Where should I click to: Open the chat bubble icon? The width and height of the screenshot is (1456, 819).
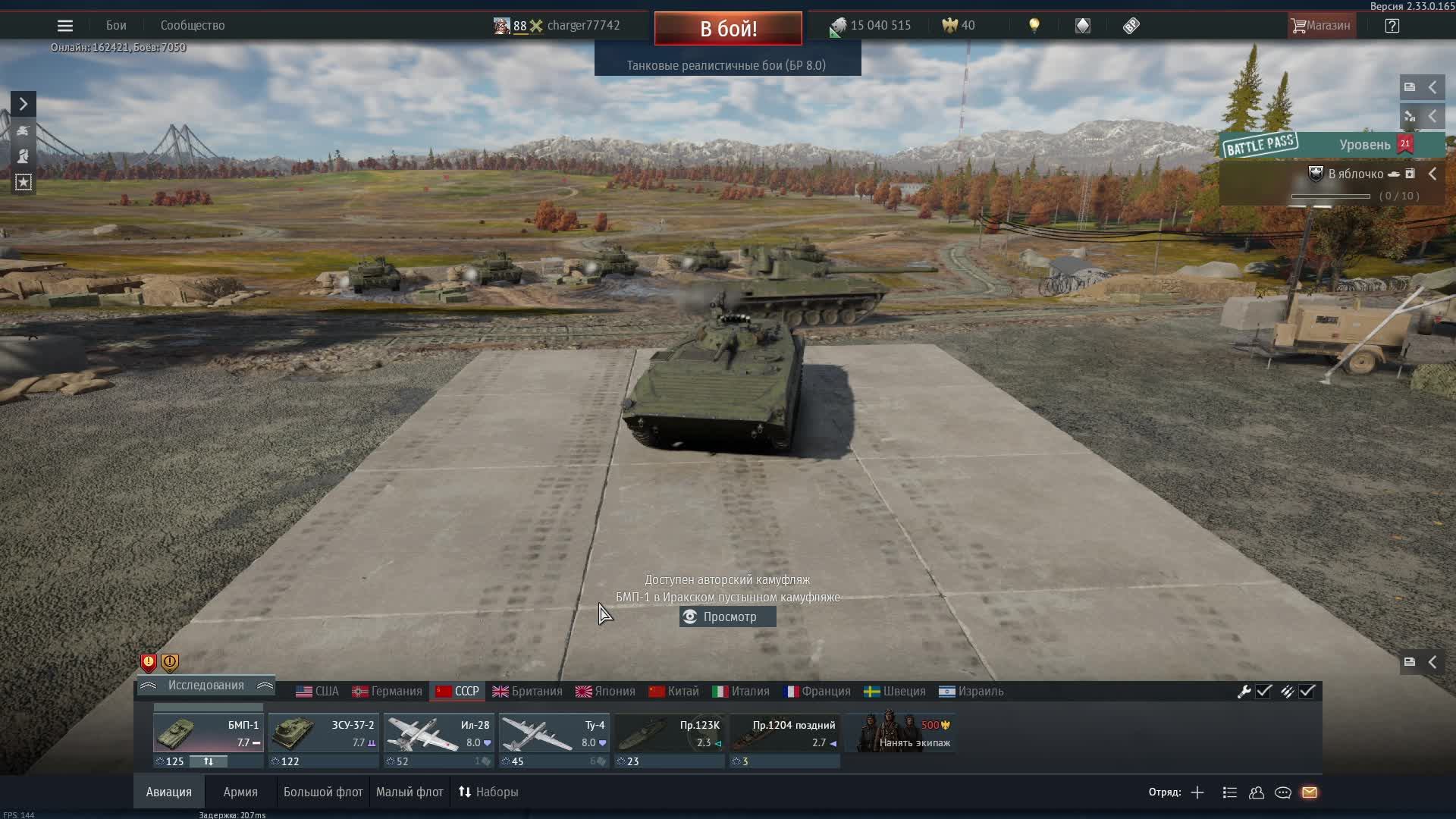coord(1283,792)
